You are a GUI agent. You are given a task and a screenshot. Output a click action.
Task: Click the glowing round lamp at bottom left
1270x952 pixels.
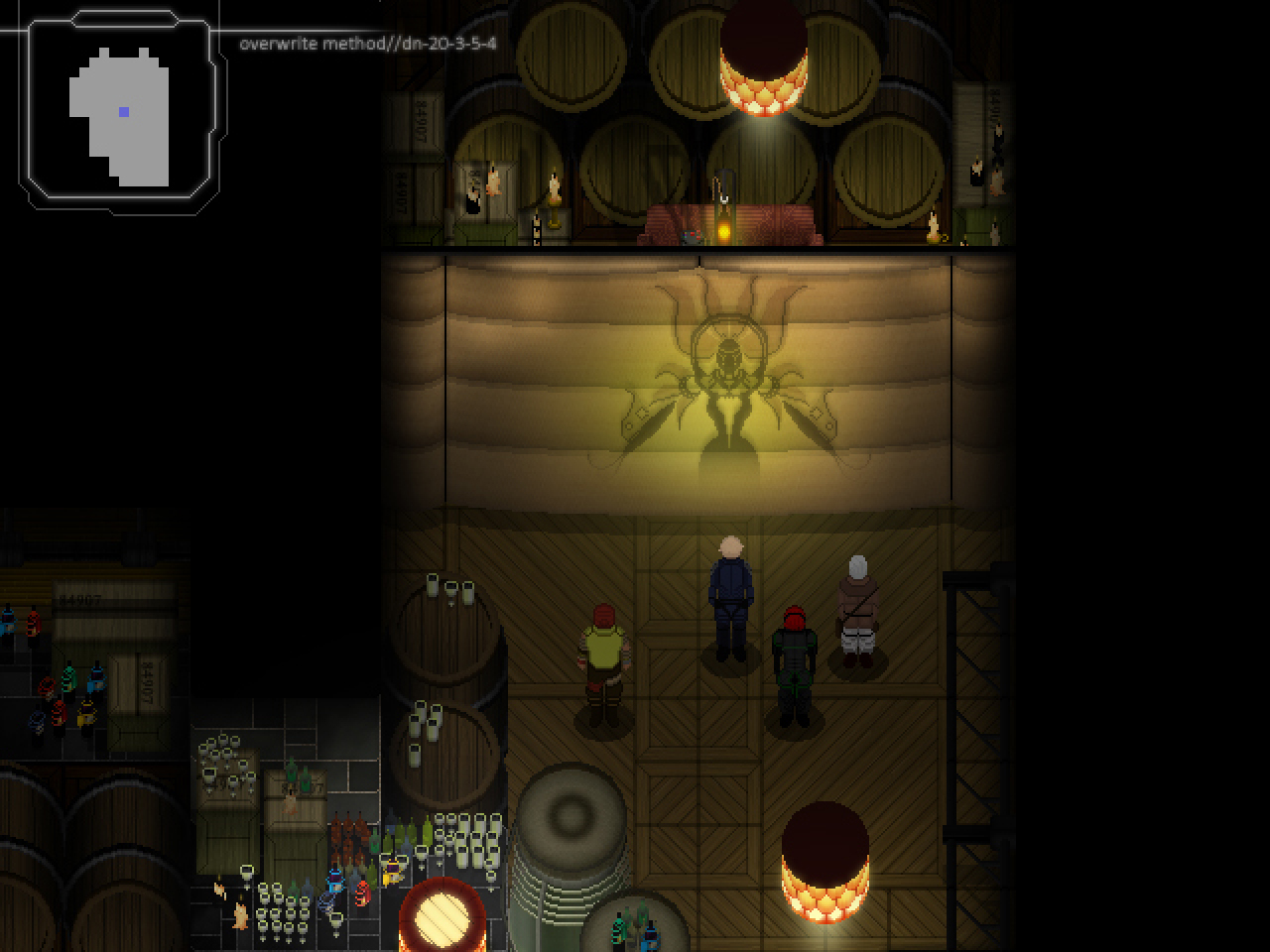click(444, 918)
